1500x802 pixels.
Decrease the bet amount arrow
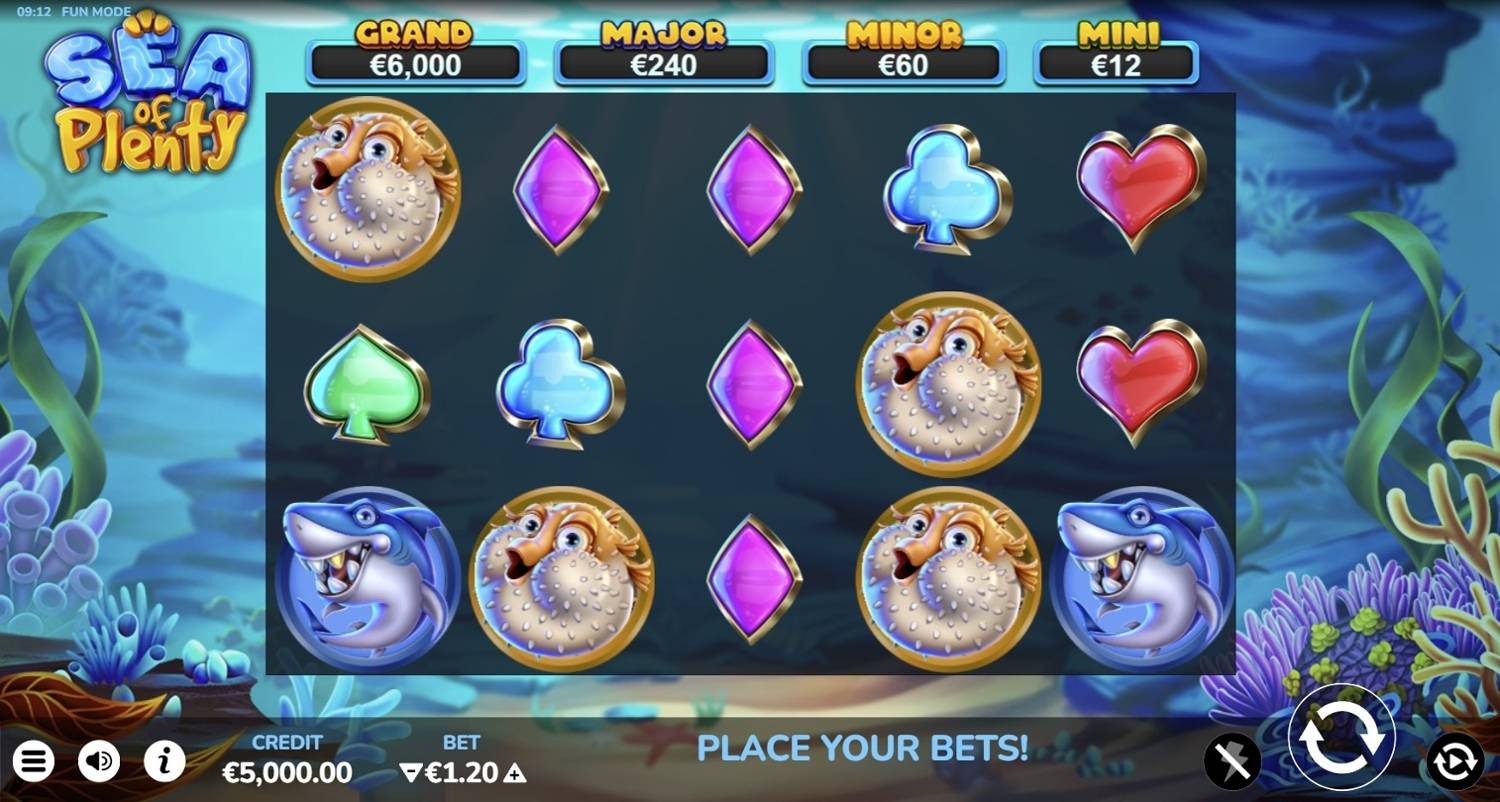point(410,772)
